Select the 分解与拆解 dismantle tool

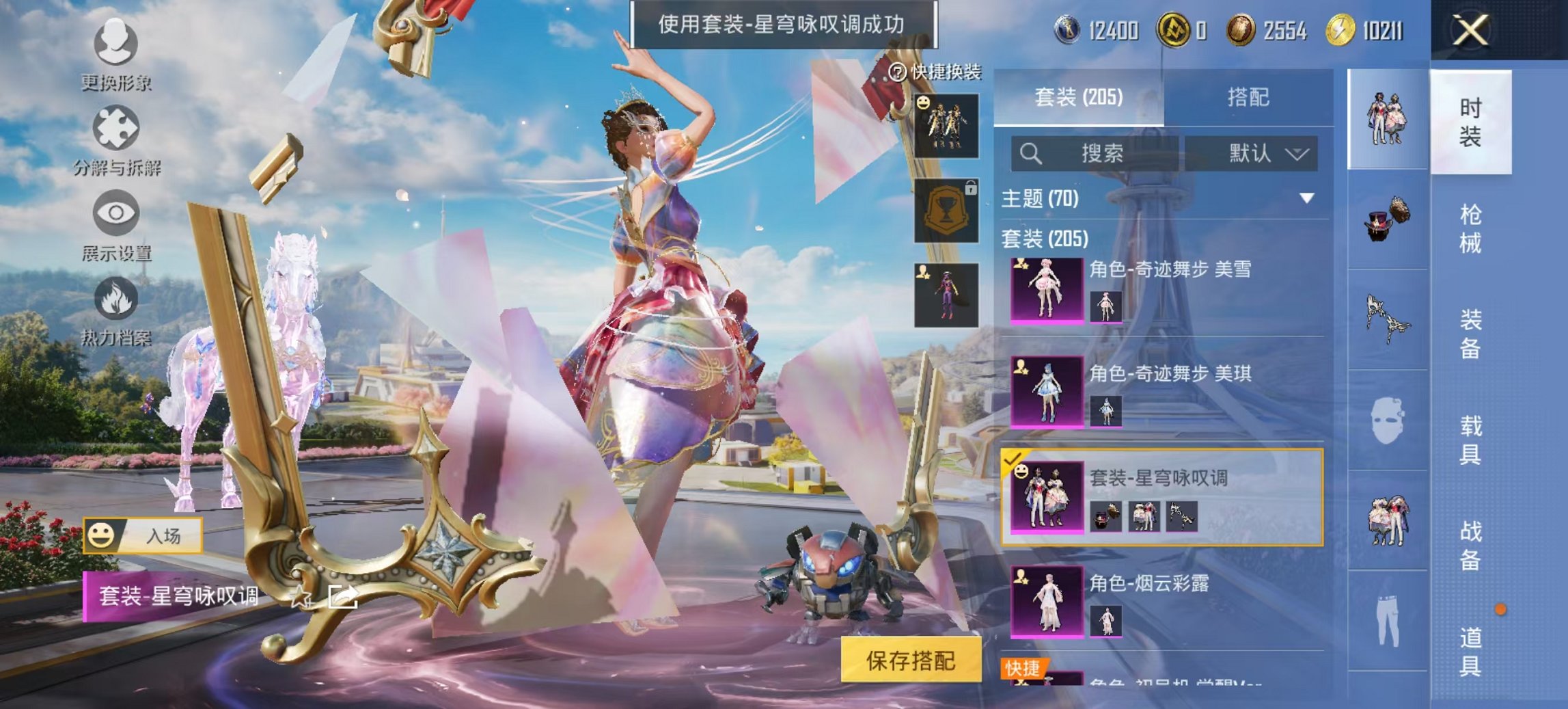pyautogui.click(x=116, y=126)
